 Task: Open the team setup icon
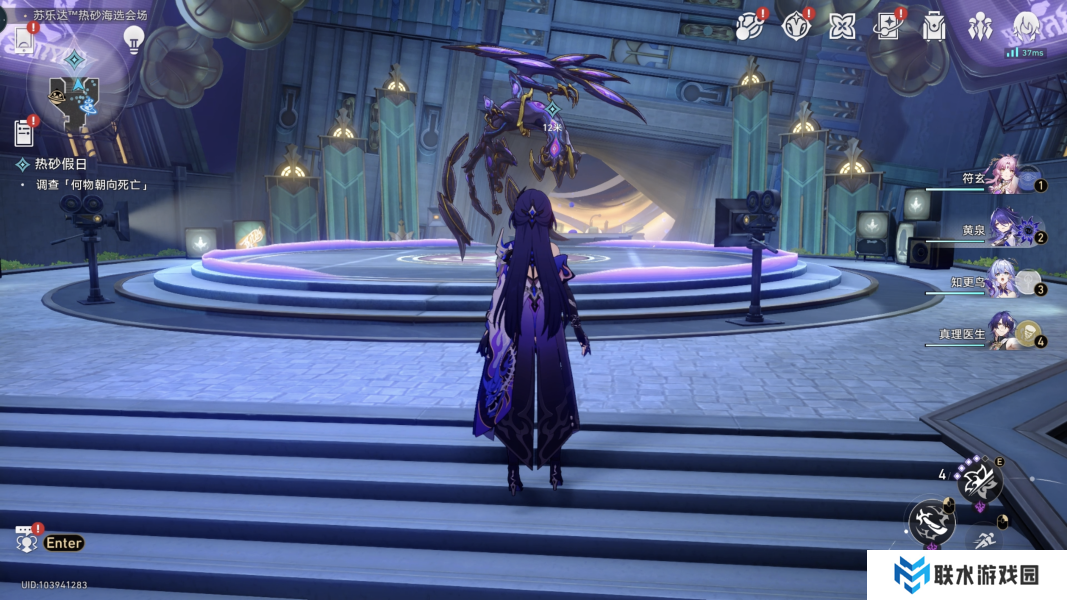coord(980,27)
